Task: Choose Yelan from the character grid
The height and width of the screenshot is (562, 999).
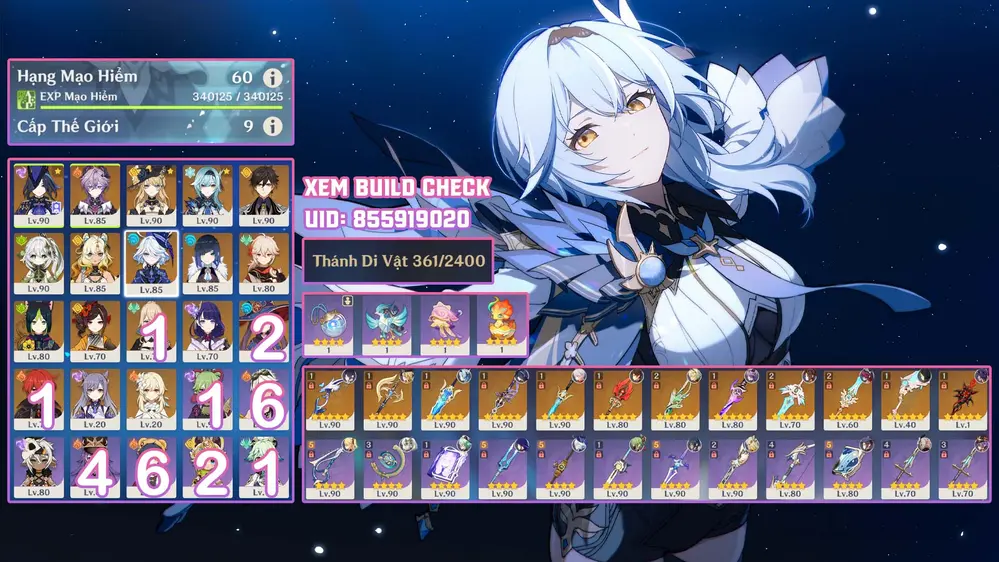Action: [x=207, y=262]
